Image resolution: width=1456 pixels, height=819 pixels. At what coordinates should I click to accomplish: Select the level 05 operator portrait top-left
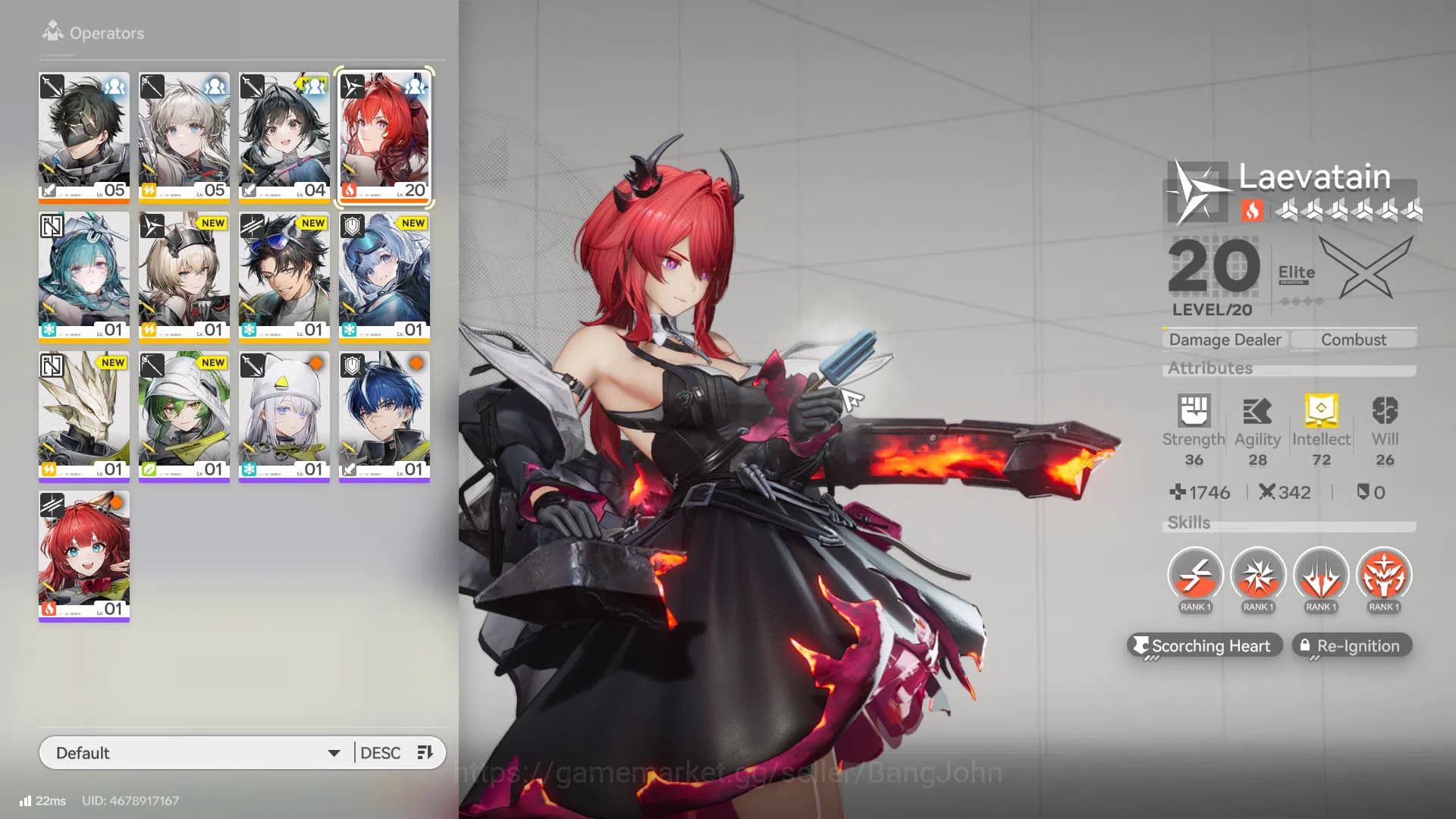[x=83, y=135]
